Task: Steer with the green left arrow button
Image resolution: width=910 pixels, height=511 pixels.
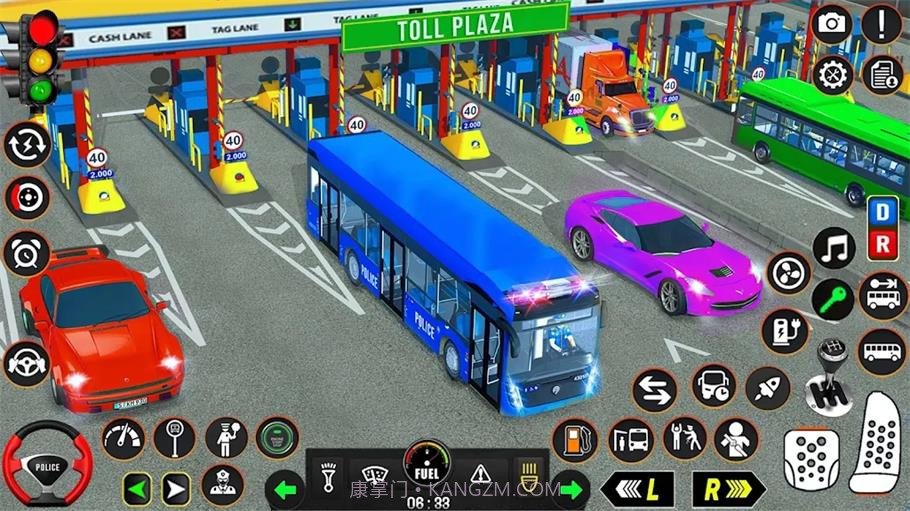Action: pyautogui.click(x=138, y=489)
